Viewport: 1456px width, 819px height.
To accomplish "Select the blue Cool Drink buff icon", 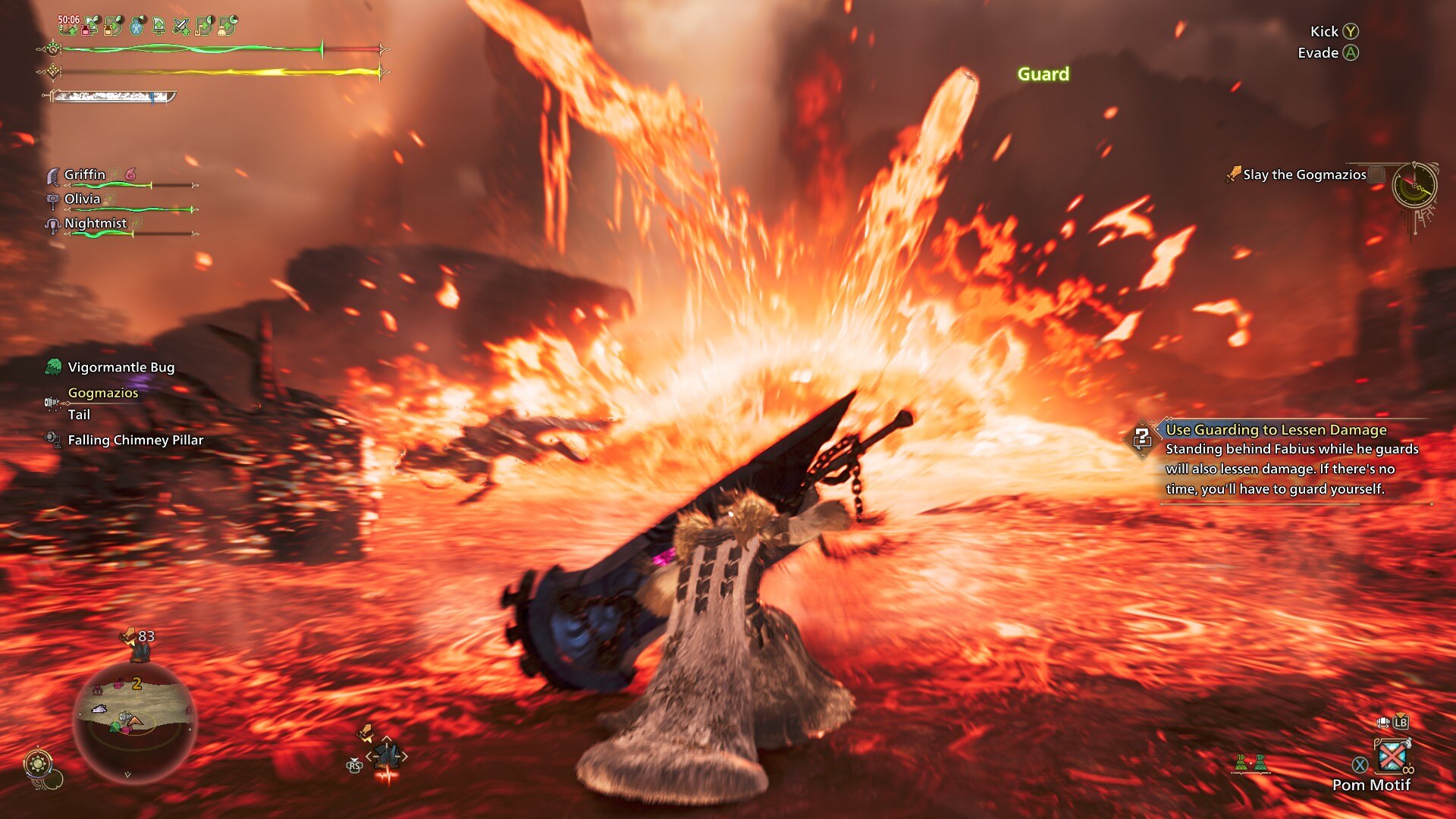I will [x=137, y=27].
